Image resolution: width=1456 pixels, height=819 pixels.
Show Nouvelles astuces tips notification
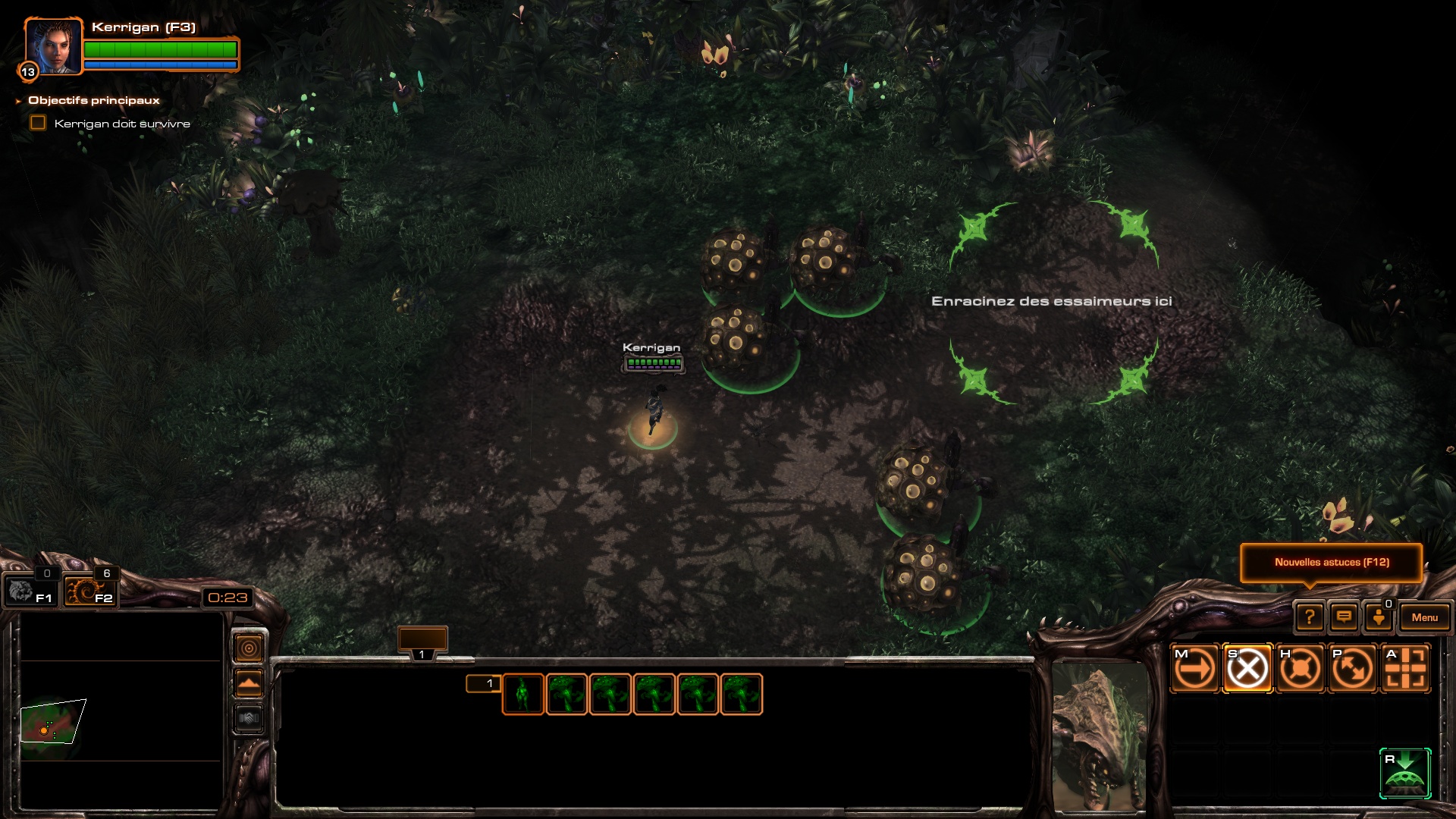tap(1332, 563)
